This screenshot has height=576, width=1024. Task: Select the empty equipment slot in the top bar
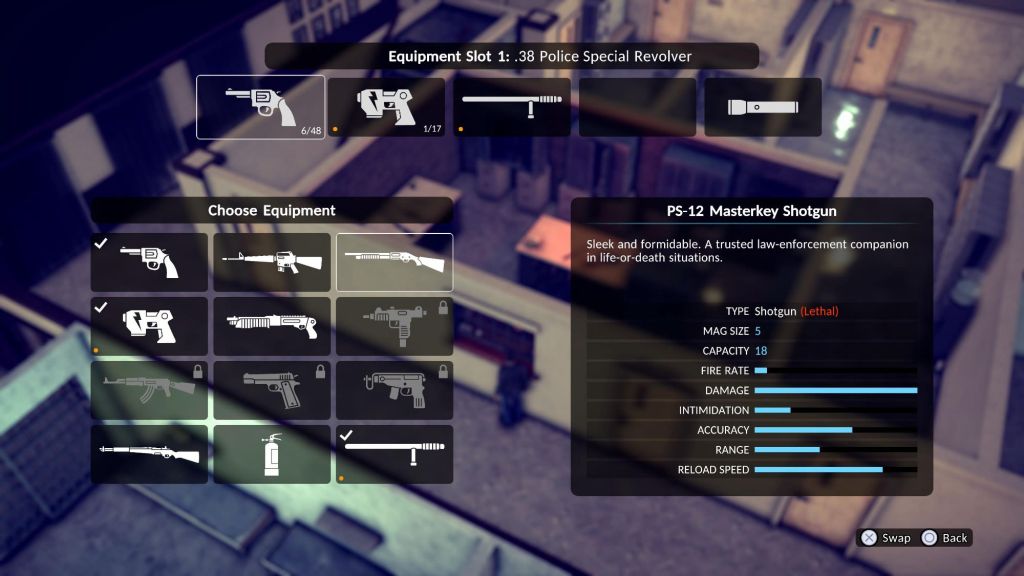(x=637, y=107)
